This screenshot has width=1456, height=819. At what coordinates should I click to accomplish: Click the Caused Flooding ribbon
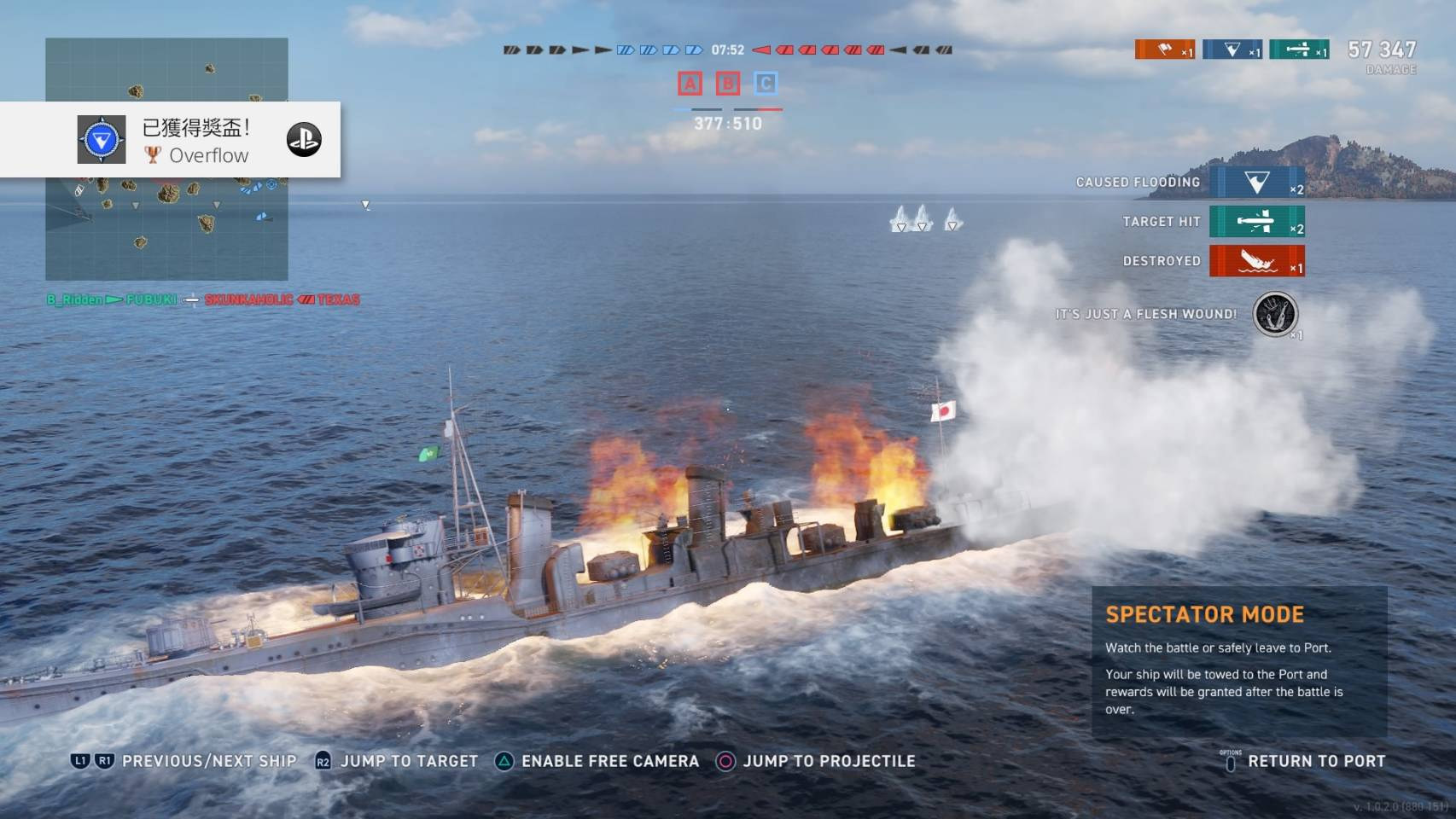1256,183
